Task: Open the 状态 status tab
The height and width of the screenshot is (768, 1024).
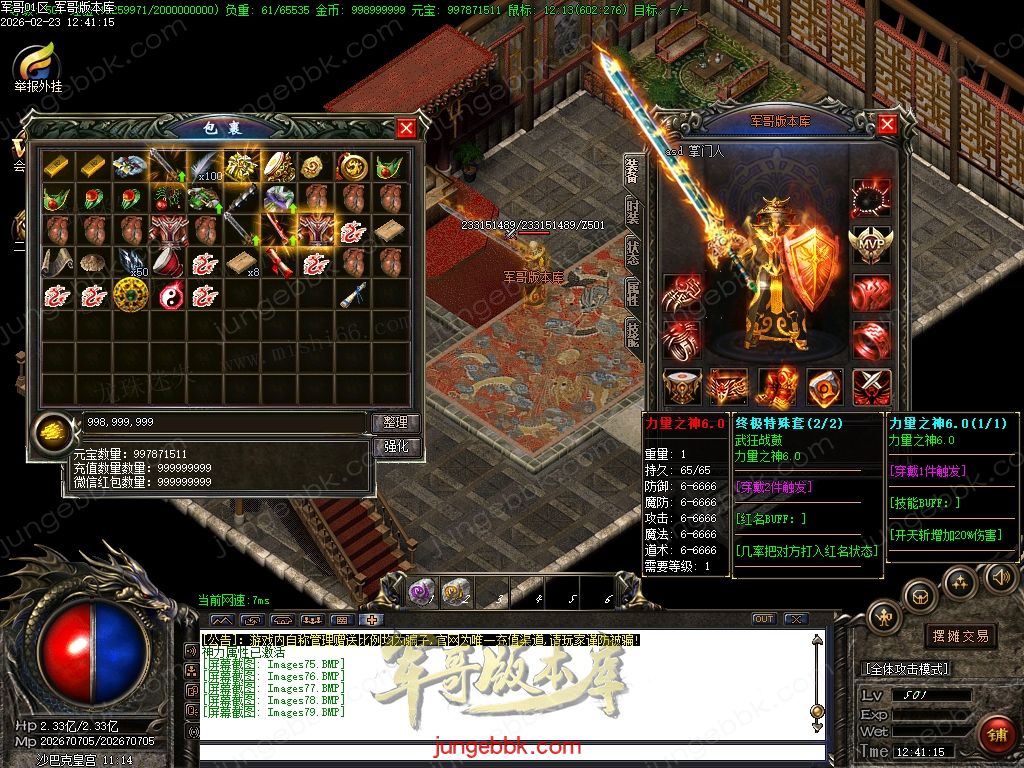Action: 633,253
